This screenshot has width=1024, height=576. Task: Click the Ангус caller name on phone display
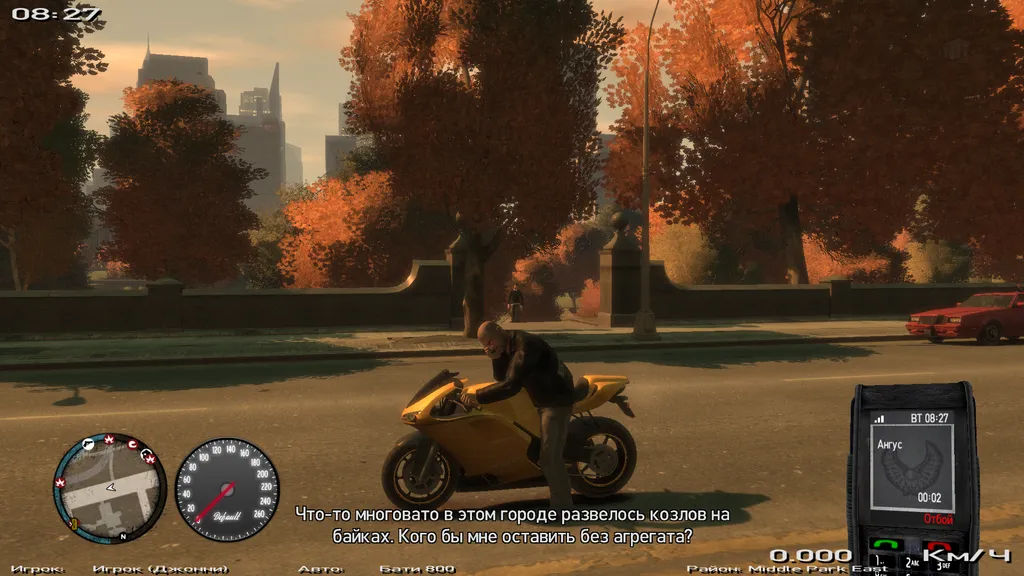click(x=889, y=444)
